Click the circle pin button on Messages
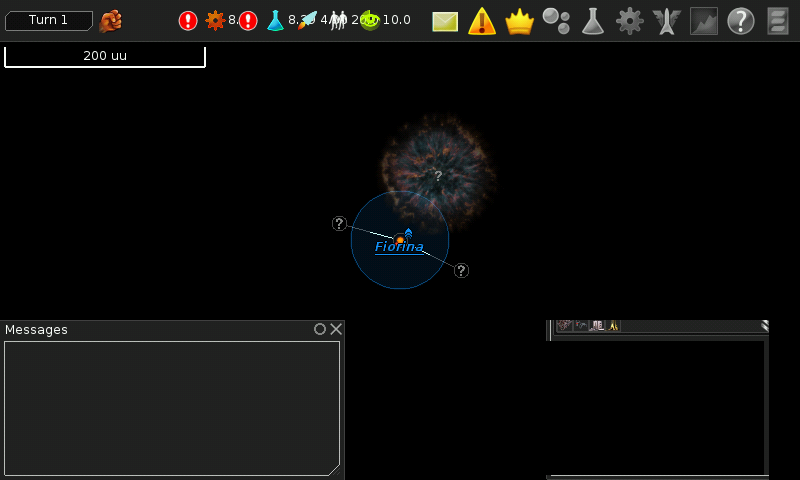 coord(320,329)
